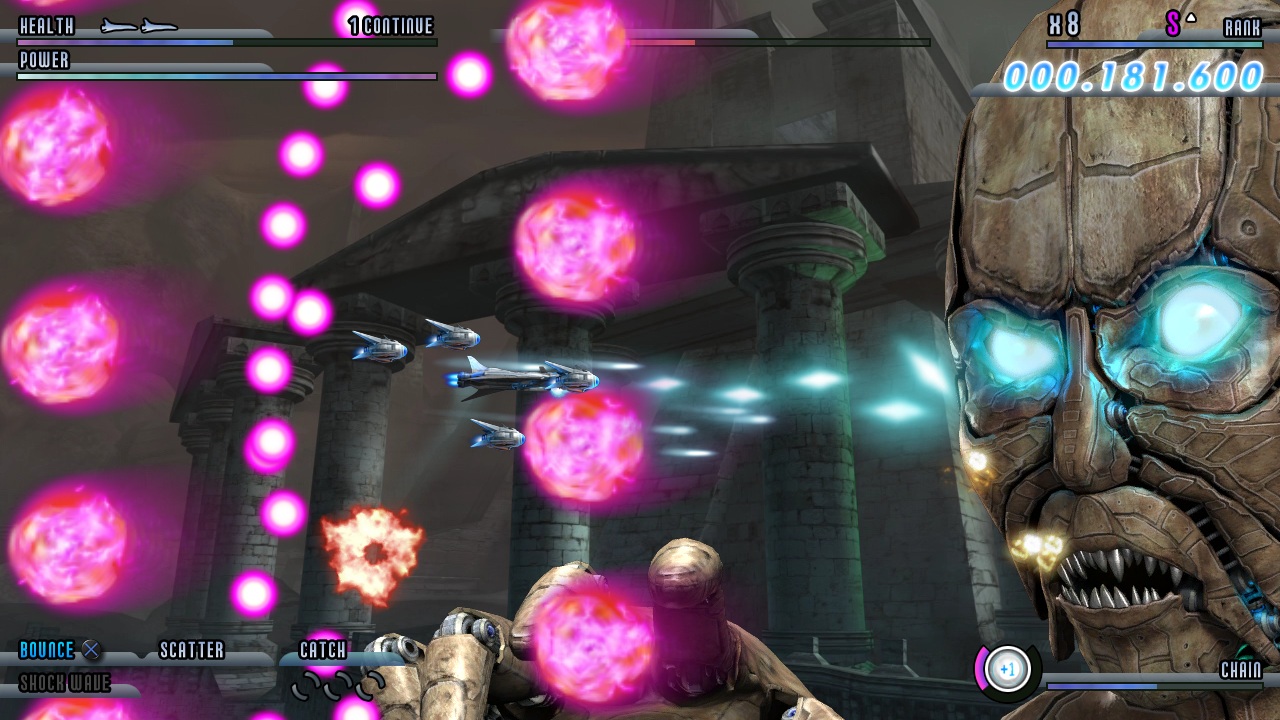The image size is (1280, 720).
Task: Click the first crescent catch charge icon
Action: [300, 686]
